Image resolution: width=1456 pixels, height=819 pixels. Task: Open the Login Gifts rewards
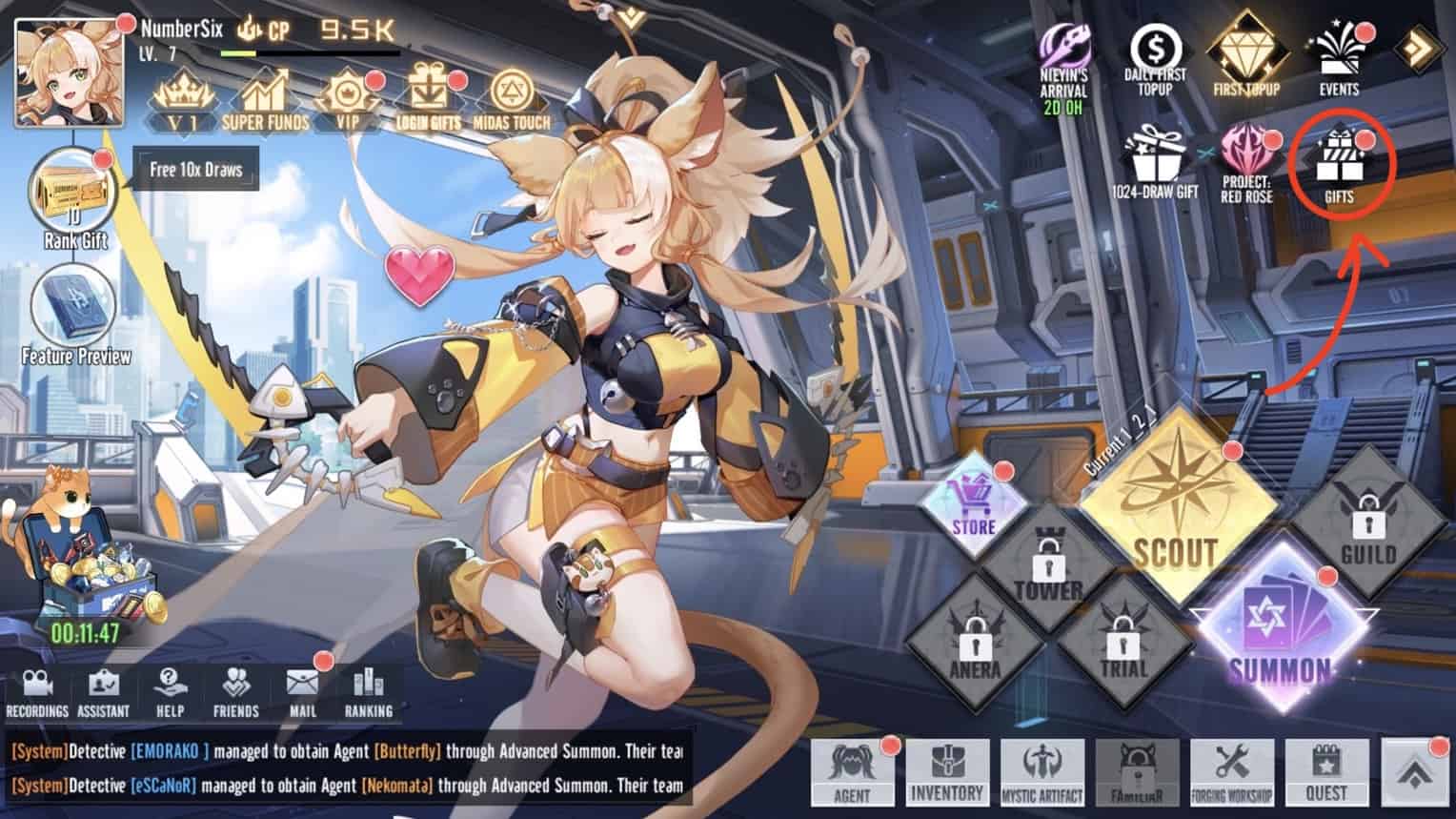(x=428, y=101)
